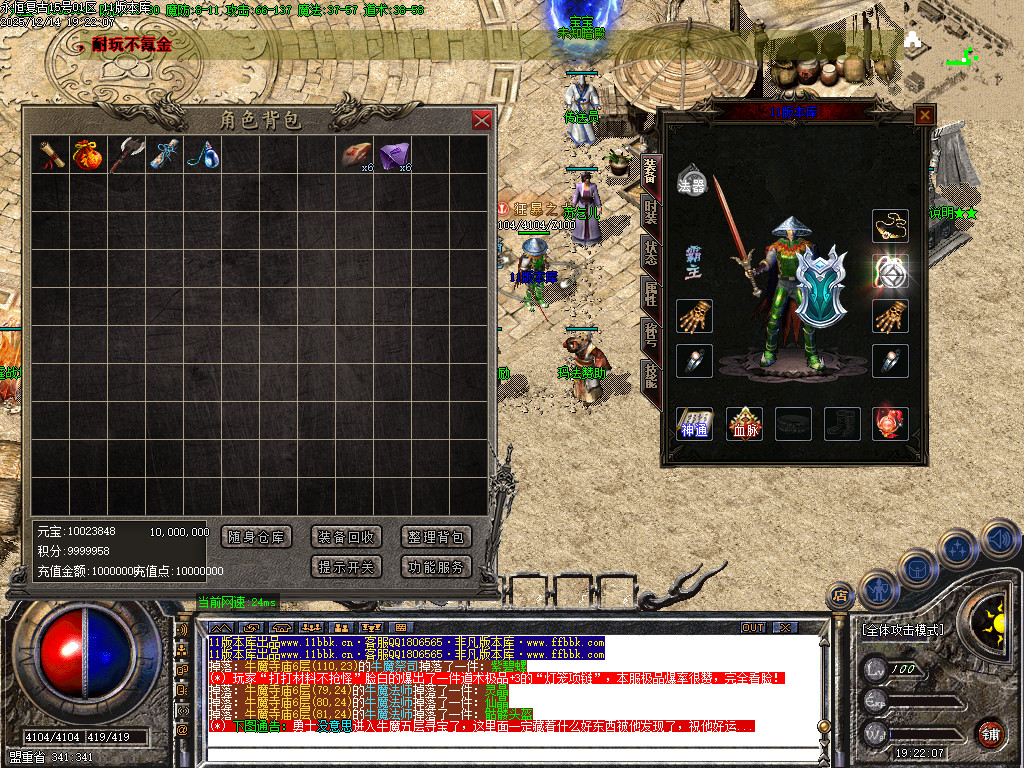Close the 角色背包 inventory window
1024x768 pixels.
click(481, 120)
